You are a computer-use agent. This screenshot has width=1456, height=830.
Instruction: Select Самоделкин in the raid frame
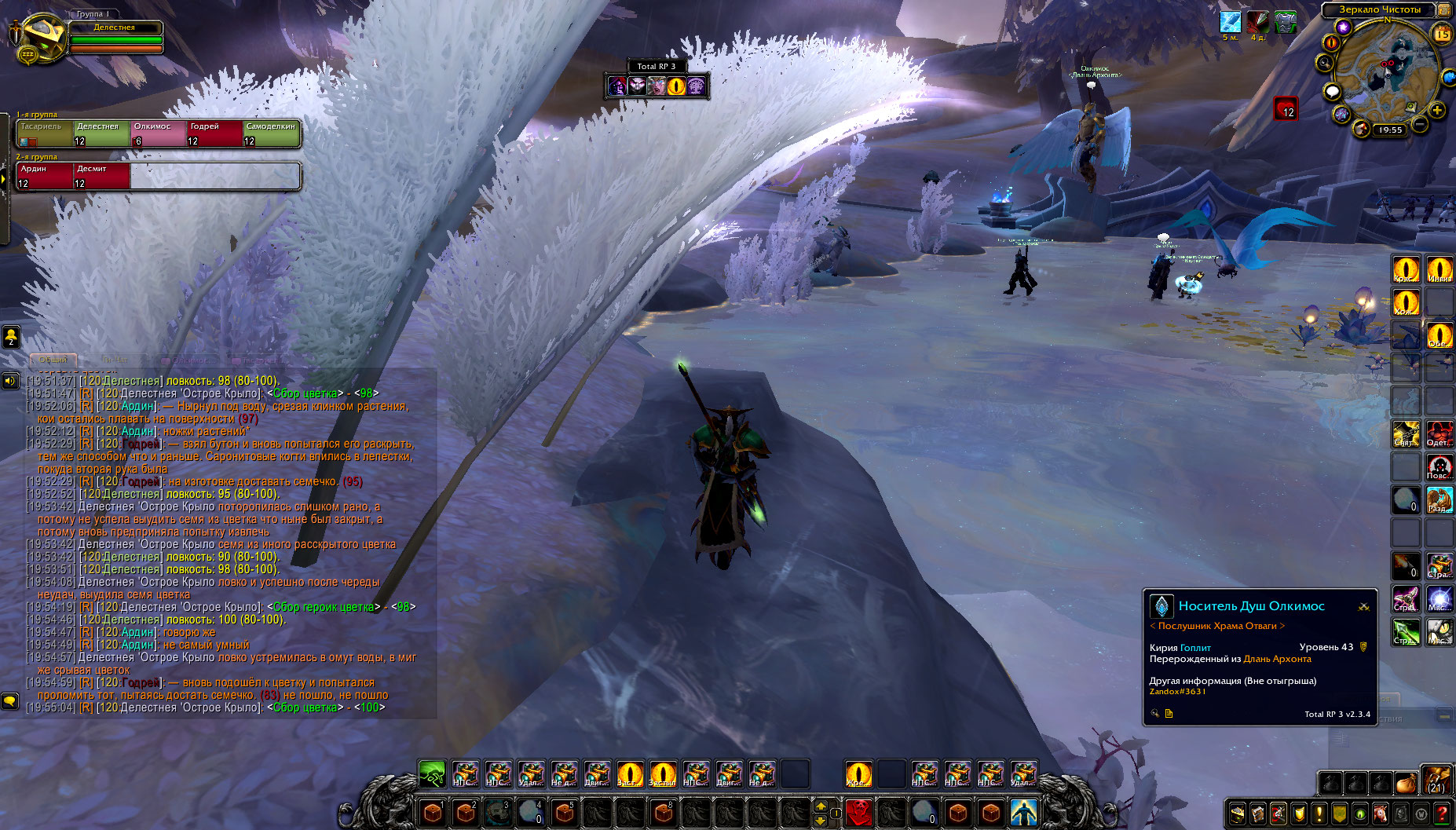[x=271, y=133]
